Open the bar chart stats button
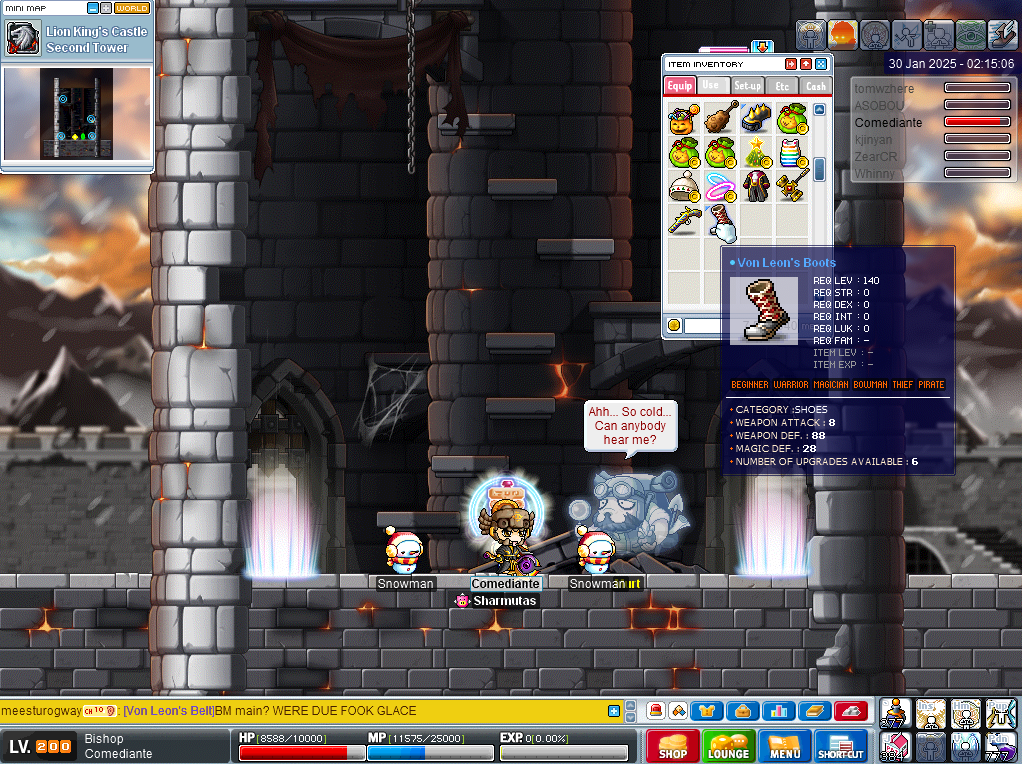Image resolution: width=1022 pixels, height=764 pixels. pyautogui.click(x=775, y=711)
